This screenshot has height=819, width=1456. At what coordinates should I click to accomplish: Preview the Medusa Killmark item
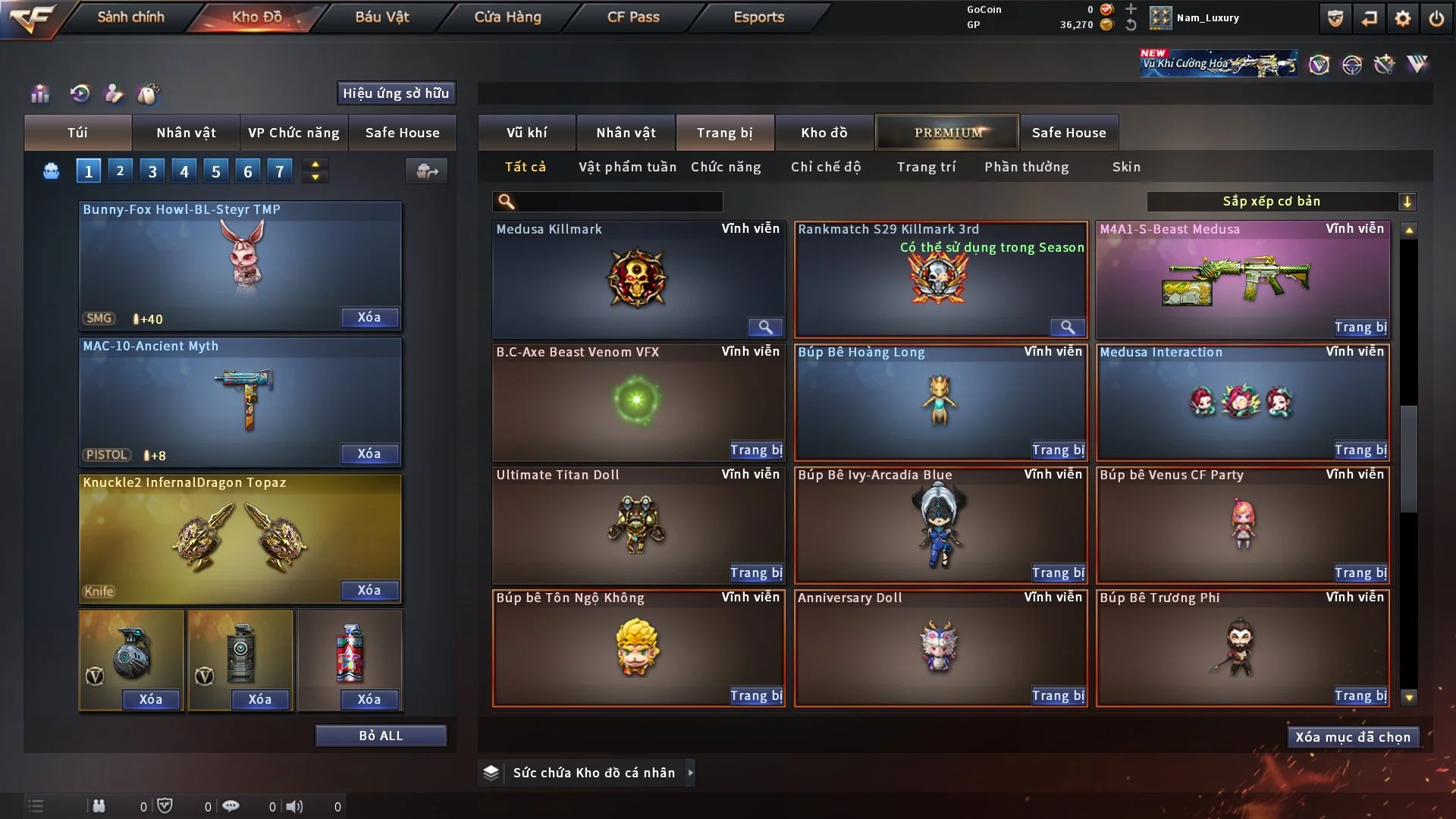765,327
